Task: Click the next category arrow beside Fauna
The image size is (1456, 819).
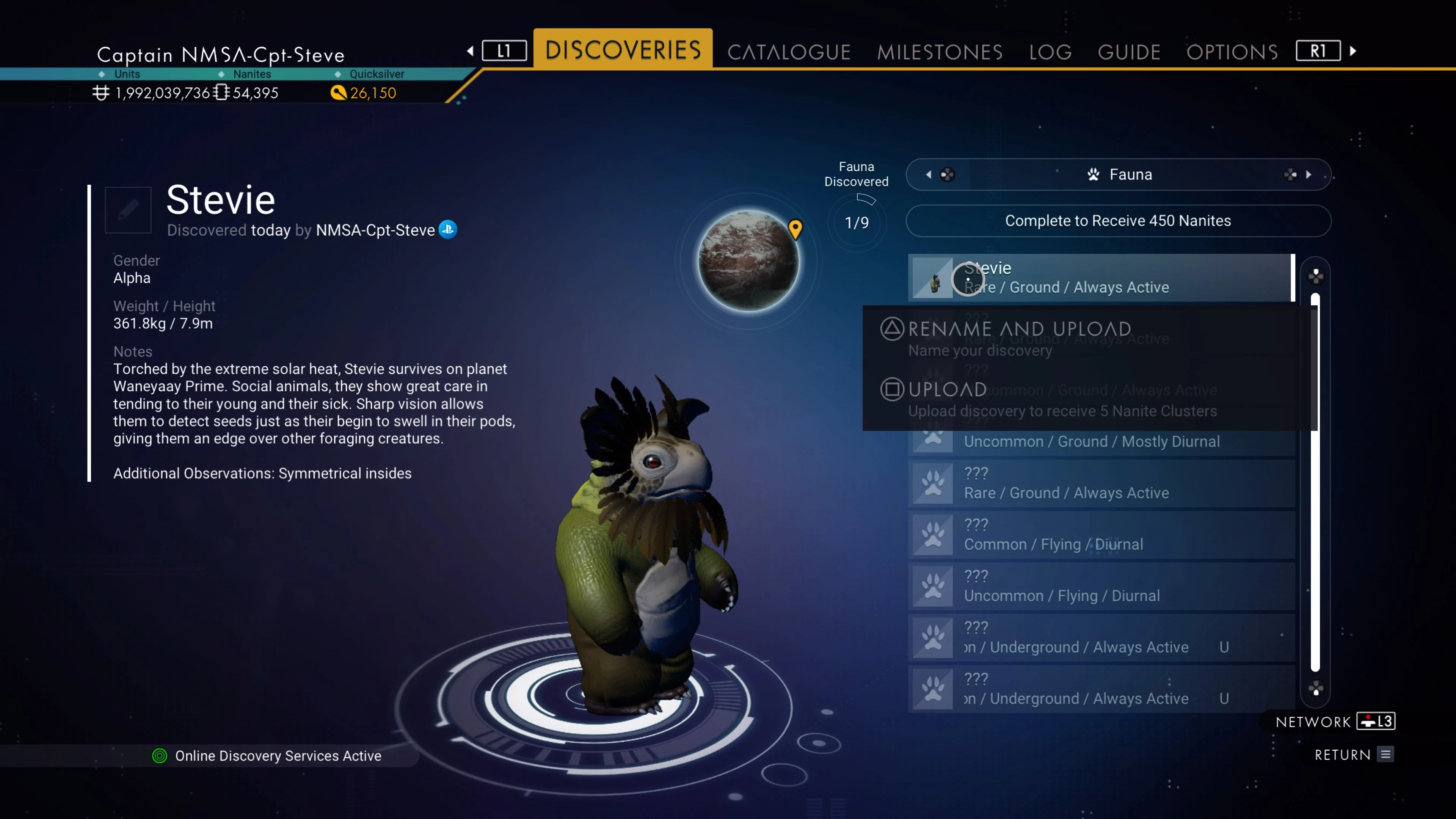Action: [x=1308, y=175]
